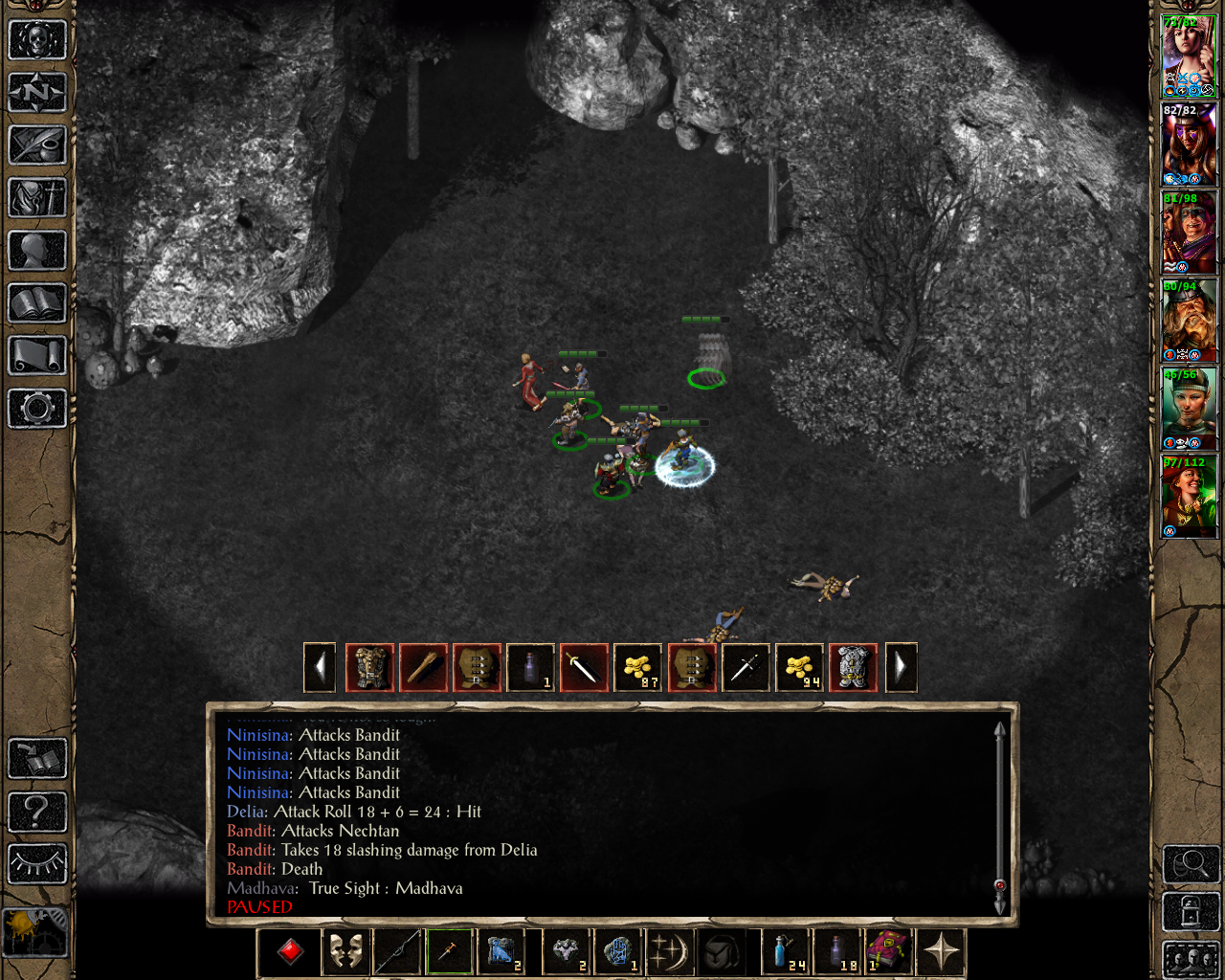Show next ground items with right arrow
This screenshot has height=980, width=1225.
pyautogui.click(x=901, y=667)
